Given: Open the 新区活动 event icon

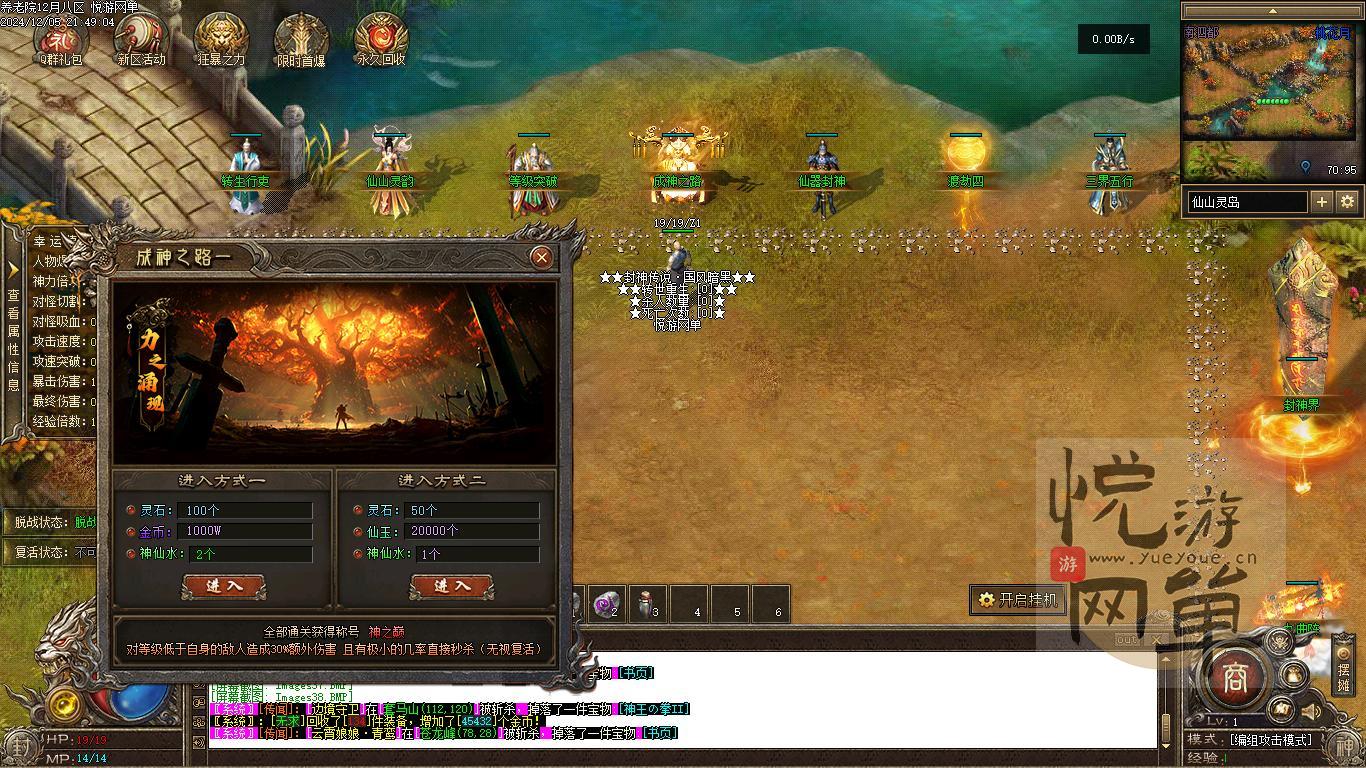Looking at the screenshot, I should click(x=141, y=40).
